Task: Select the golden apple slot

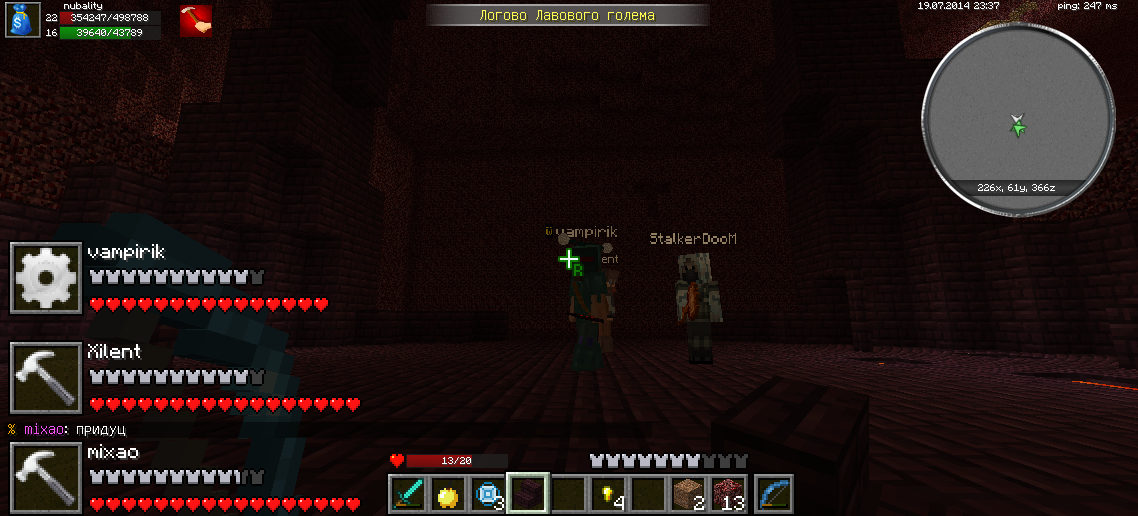Action: click(448, 495)
